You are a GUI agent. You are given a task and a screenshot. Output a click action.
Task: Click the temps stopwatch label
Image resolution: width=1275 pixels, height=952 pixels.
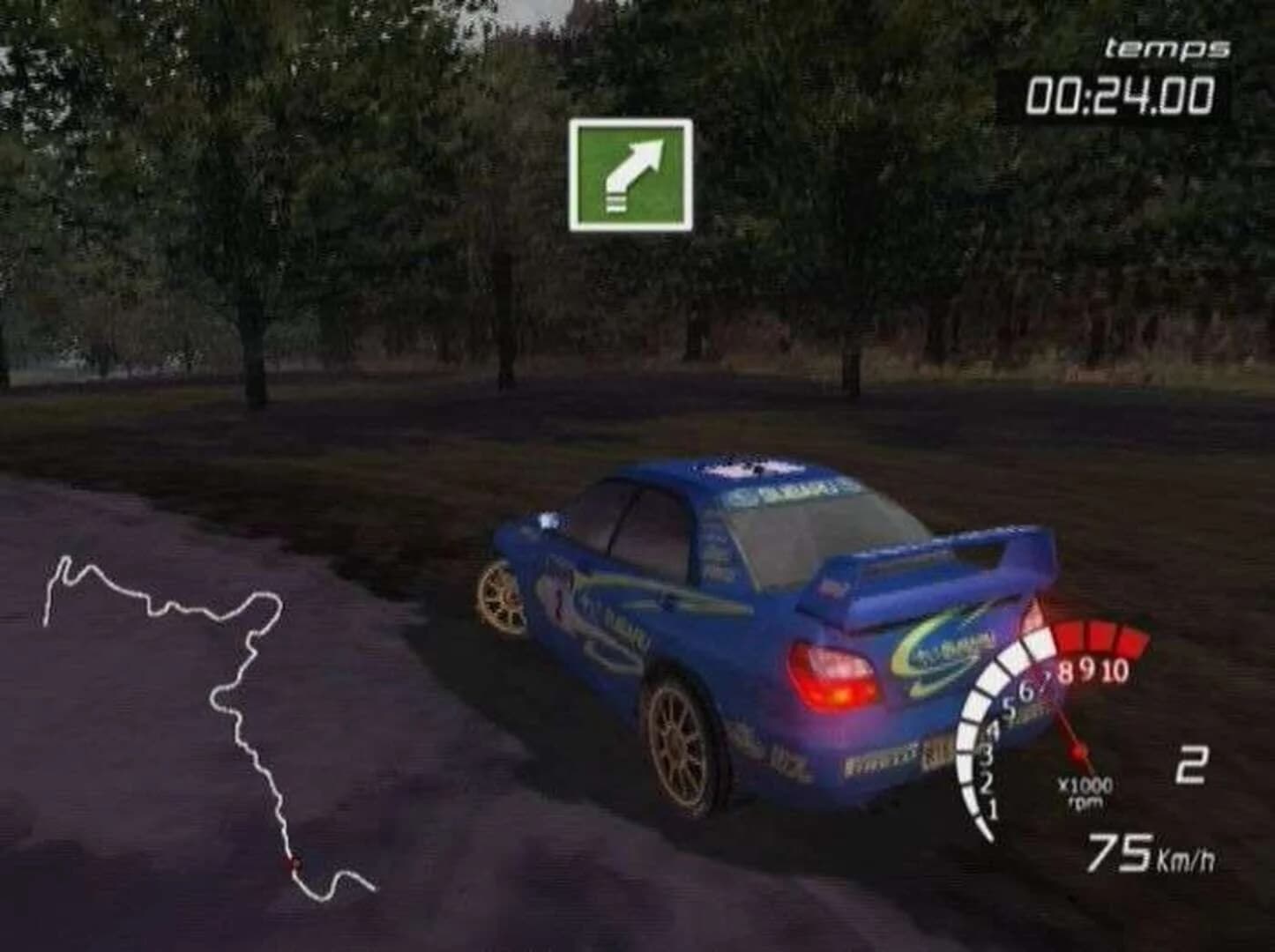(1163, 48)
